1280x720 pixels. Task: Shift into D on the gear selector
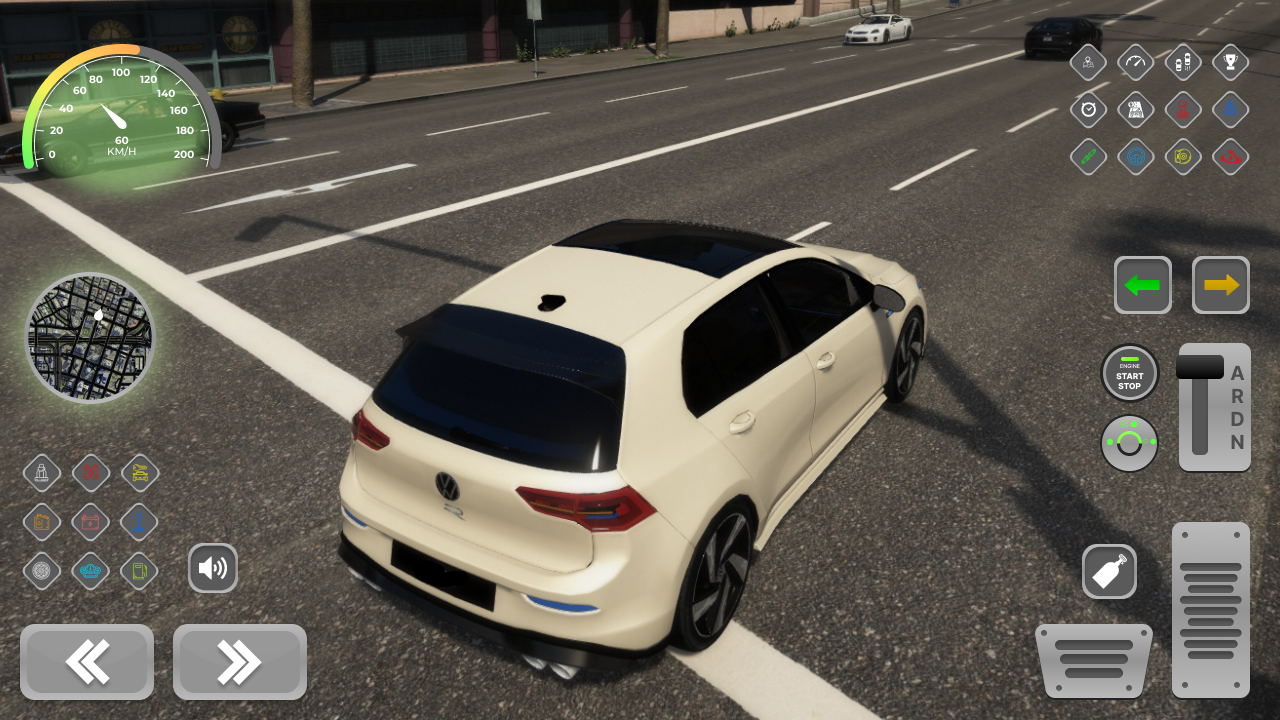pos(1237,419)
